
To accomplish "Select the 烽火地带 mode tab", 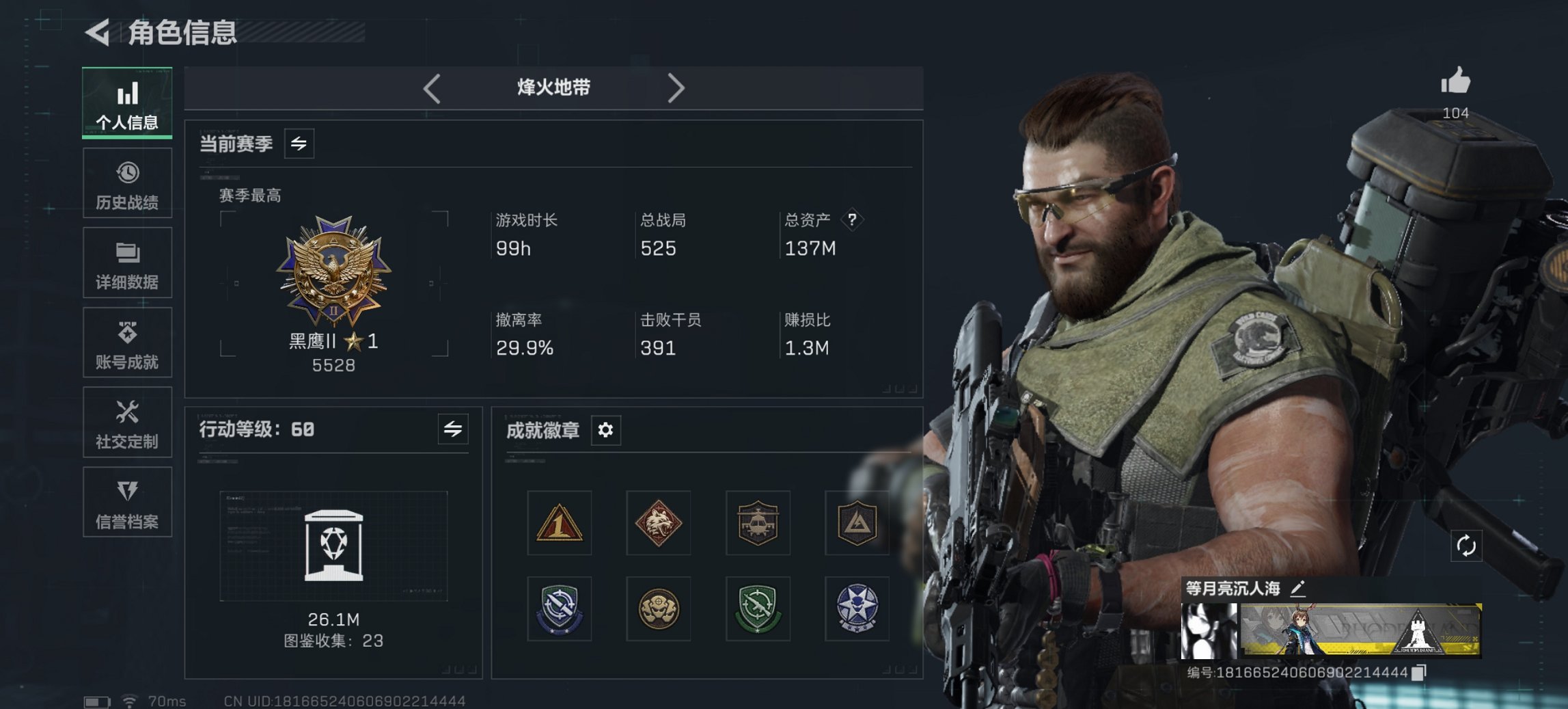I will tap(552, 88).
